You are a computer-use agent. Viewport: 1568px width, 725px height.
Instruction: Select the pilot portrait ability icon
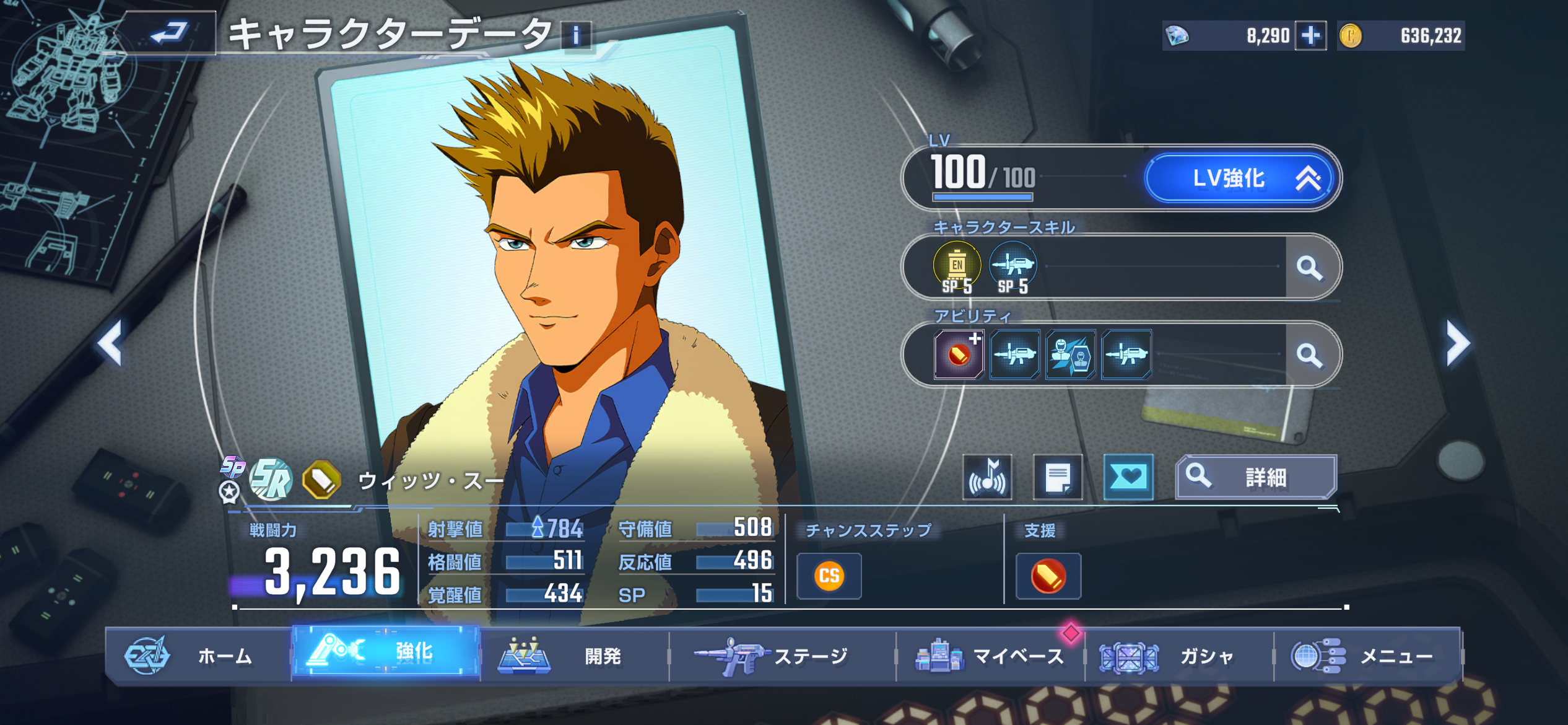pyautogui.click(x=1071, y=354)
